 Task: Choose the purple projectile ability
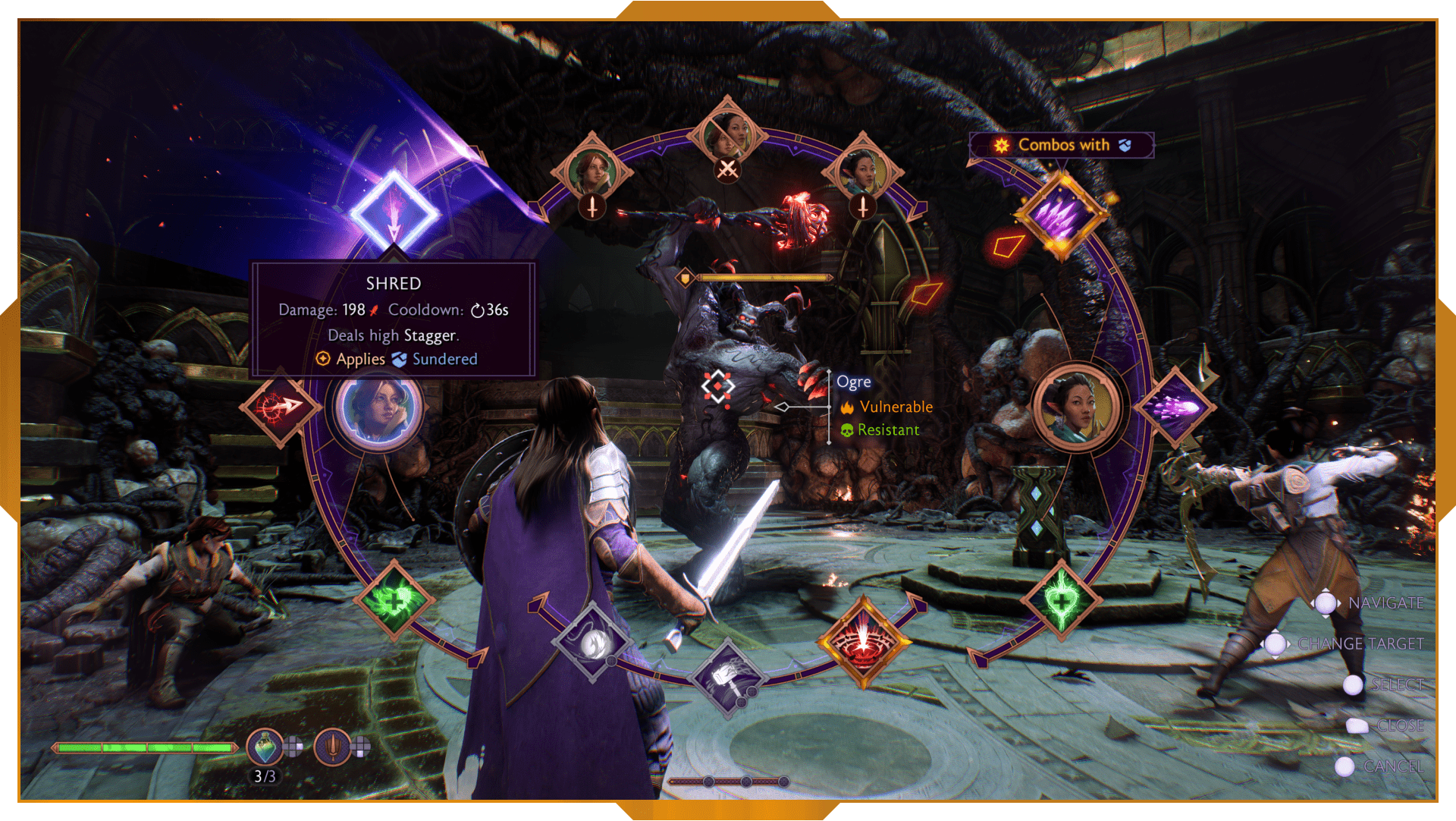[1175, 407]
